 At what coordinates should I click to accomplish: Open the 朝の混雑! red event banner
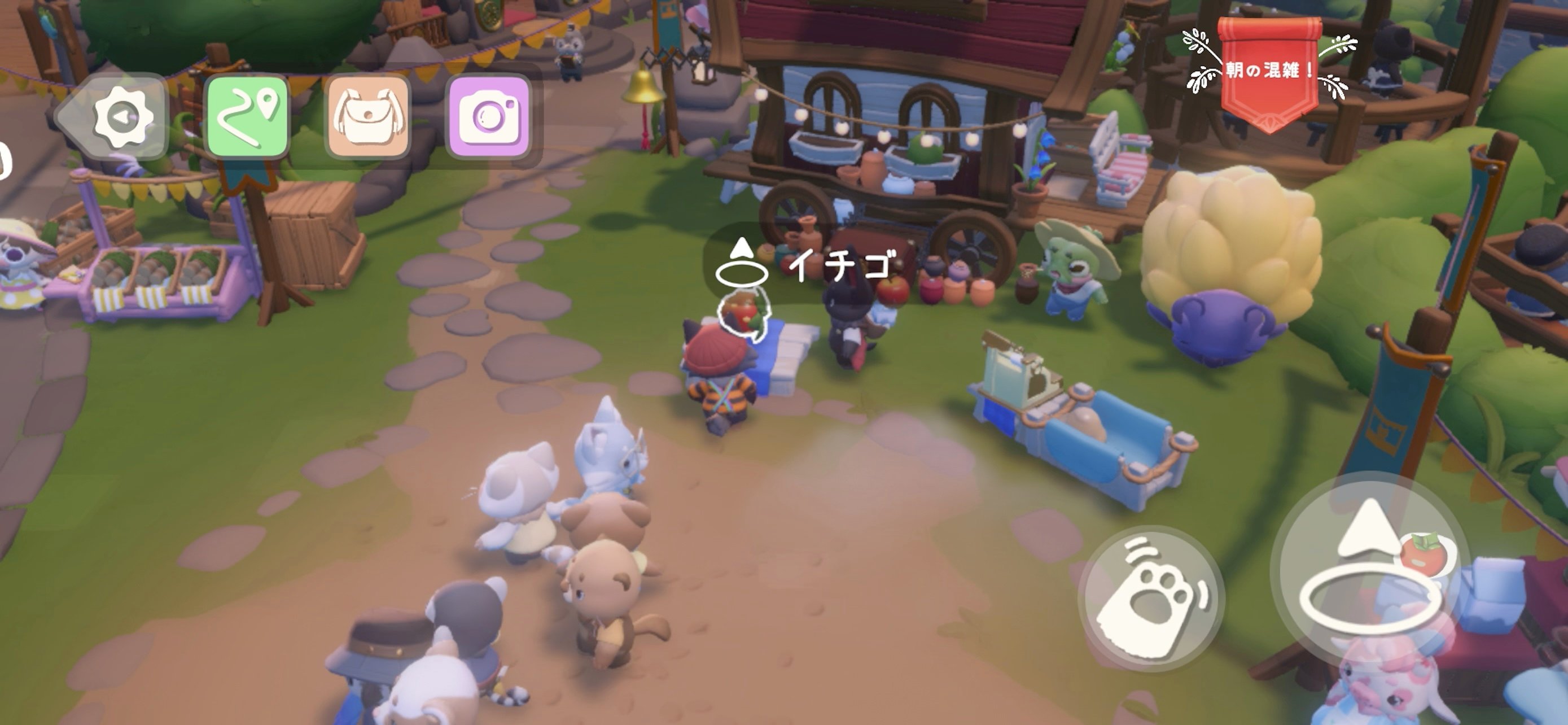click(x=1268, y=70)
